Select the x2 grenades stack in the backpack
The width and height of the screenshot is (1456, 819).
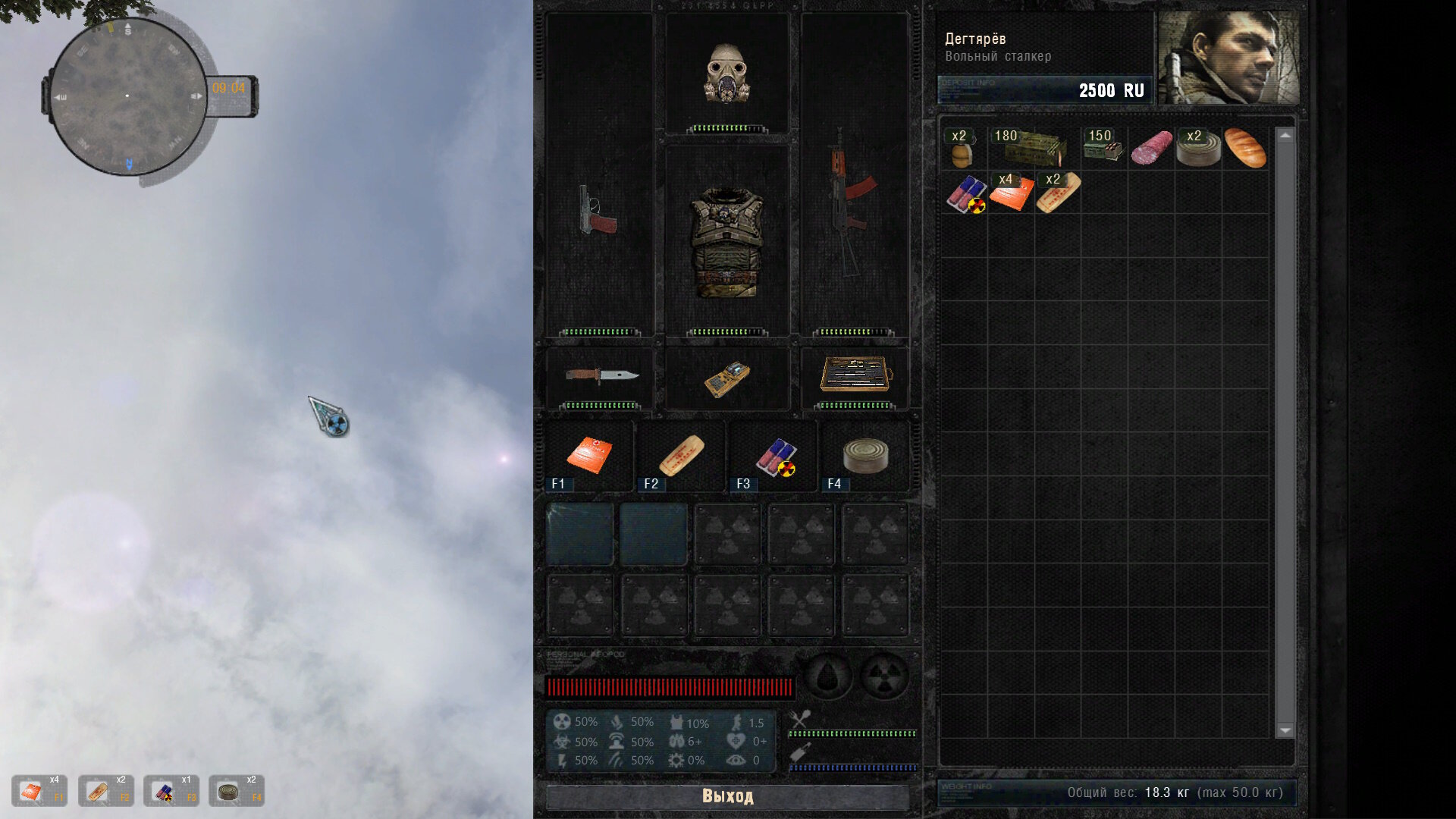pos(962,149)
